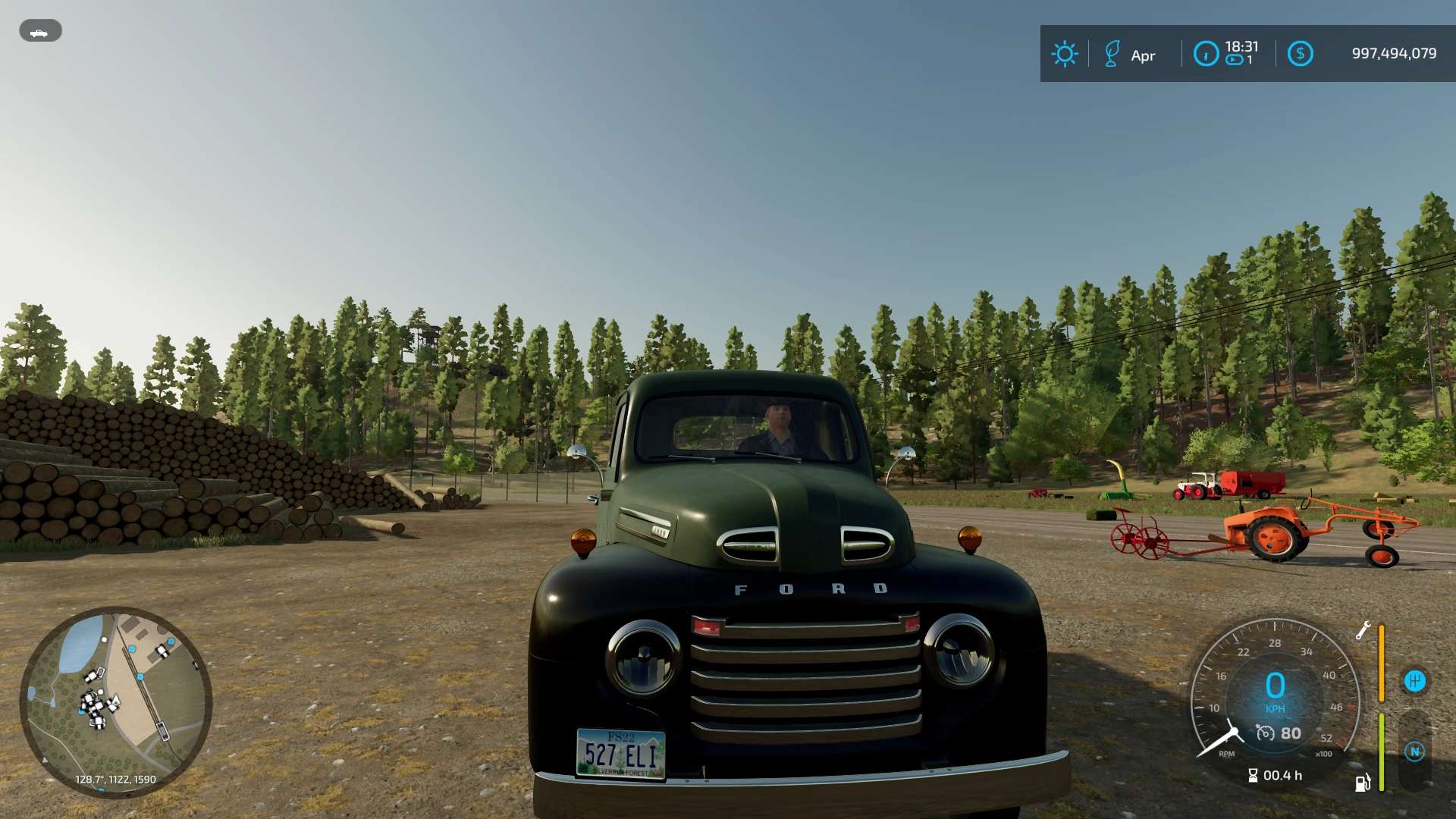
Task: Toggle the cruise control speed icon
Action: point(1265,733)
